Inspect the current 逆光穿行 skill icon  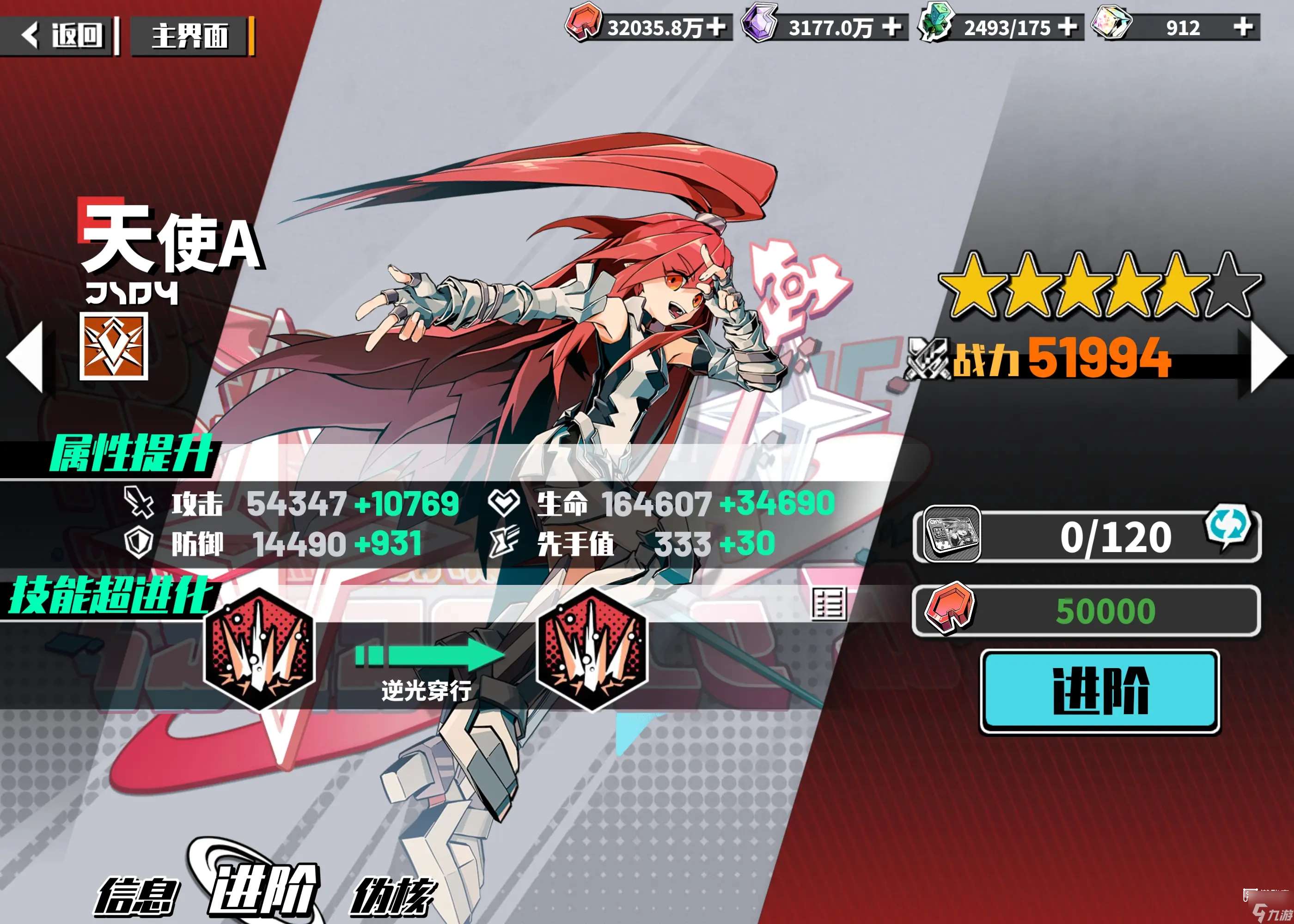pyautogui.click(x=259, y=650)
